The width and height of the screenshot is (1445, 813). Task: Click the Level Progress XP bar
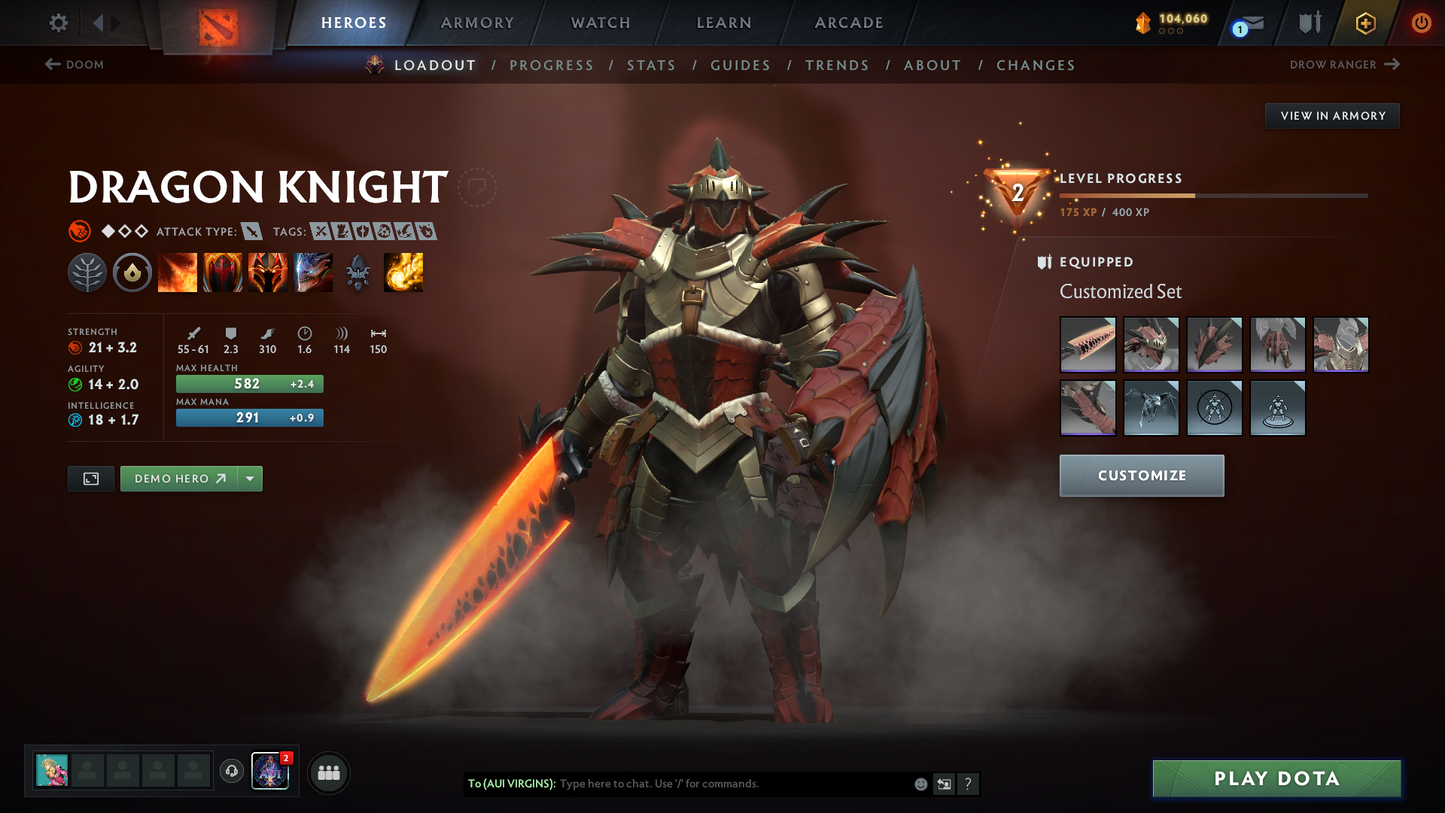click(1213, 196)
